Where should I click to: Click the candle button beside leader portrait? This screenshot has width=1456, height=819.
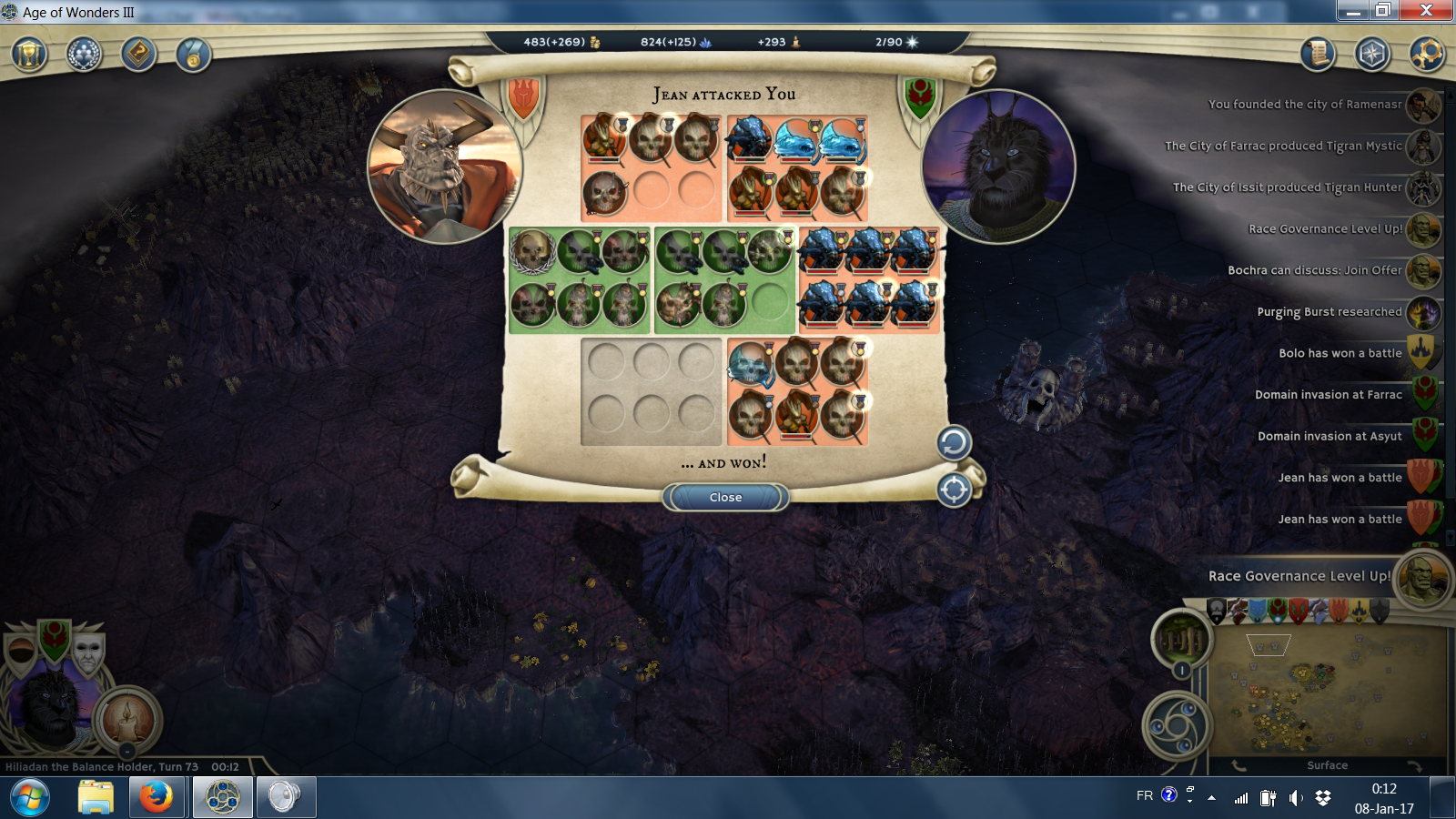point(127,719)
